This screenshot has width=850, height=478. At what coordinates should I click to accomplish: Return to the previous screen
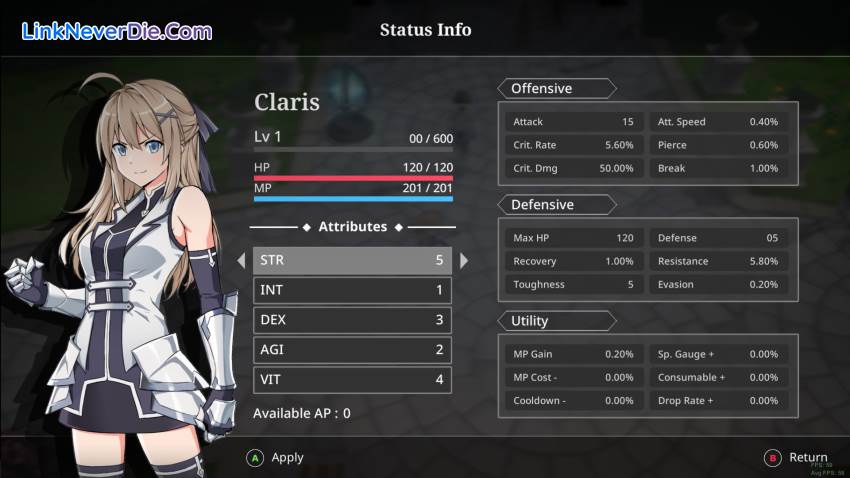(x=796, y=458)
